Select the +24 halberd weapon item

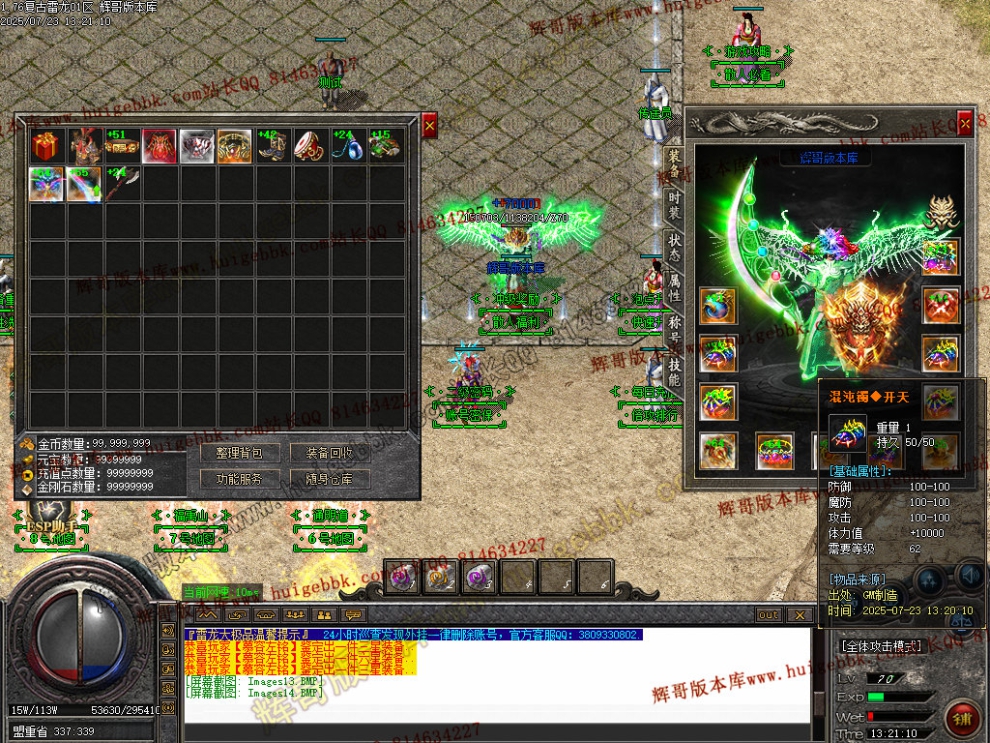click(x=121, y=184)
